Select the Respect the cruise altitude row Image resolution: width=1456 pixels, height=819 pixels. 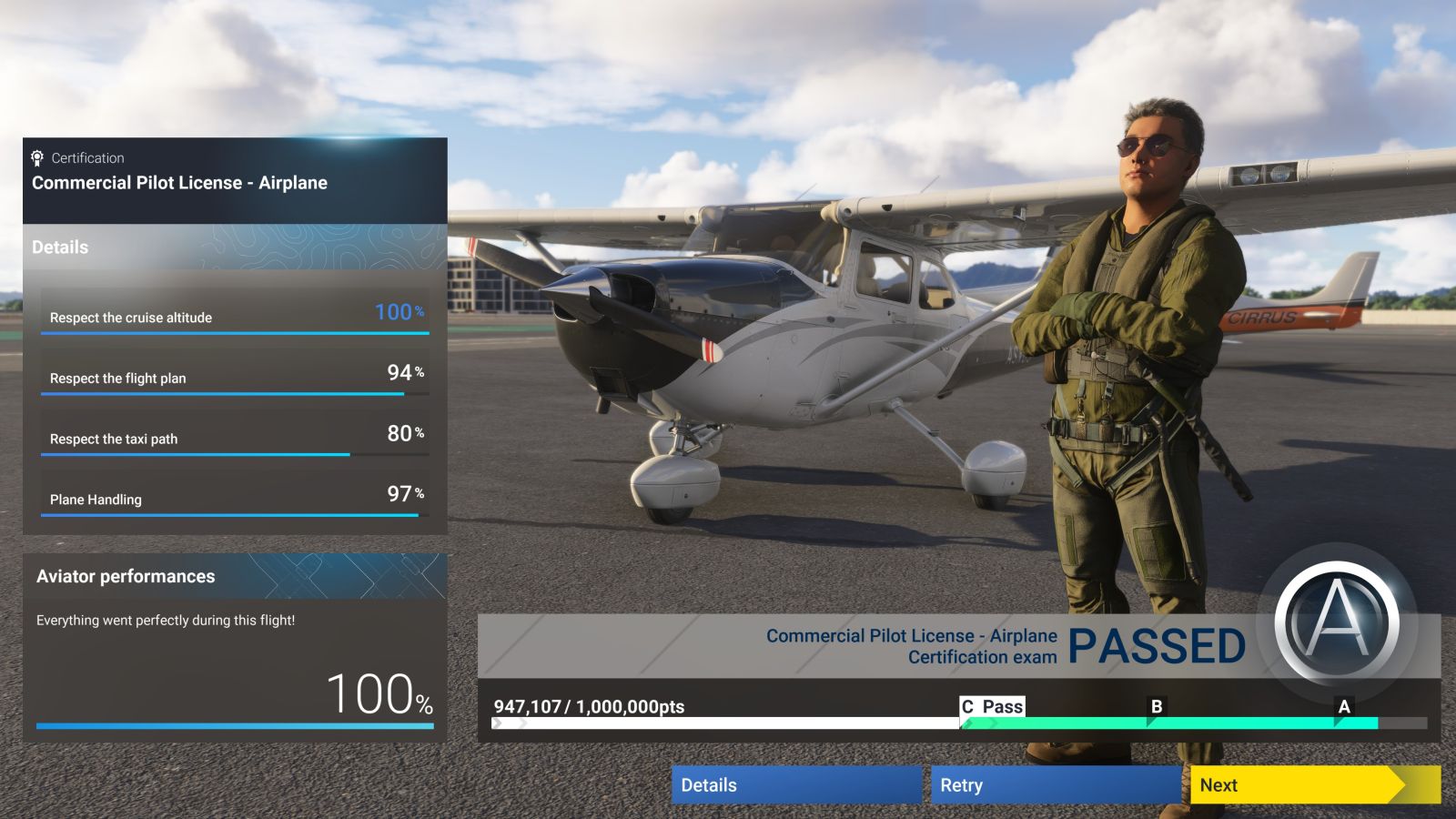(x=235, y=314)
